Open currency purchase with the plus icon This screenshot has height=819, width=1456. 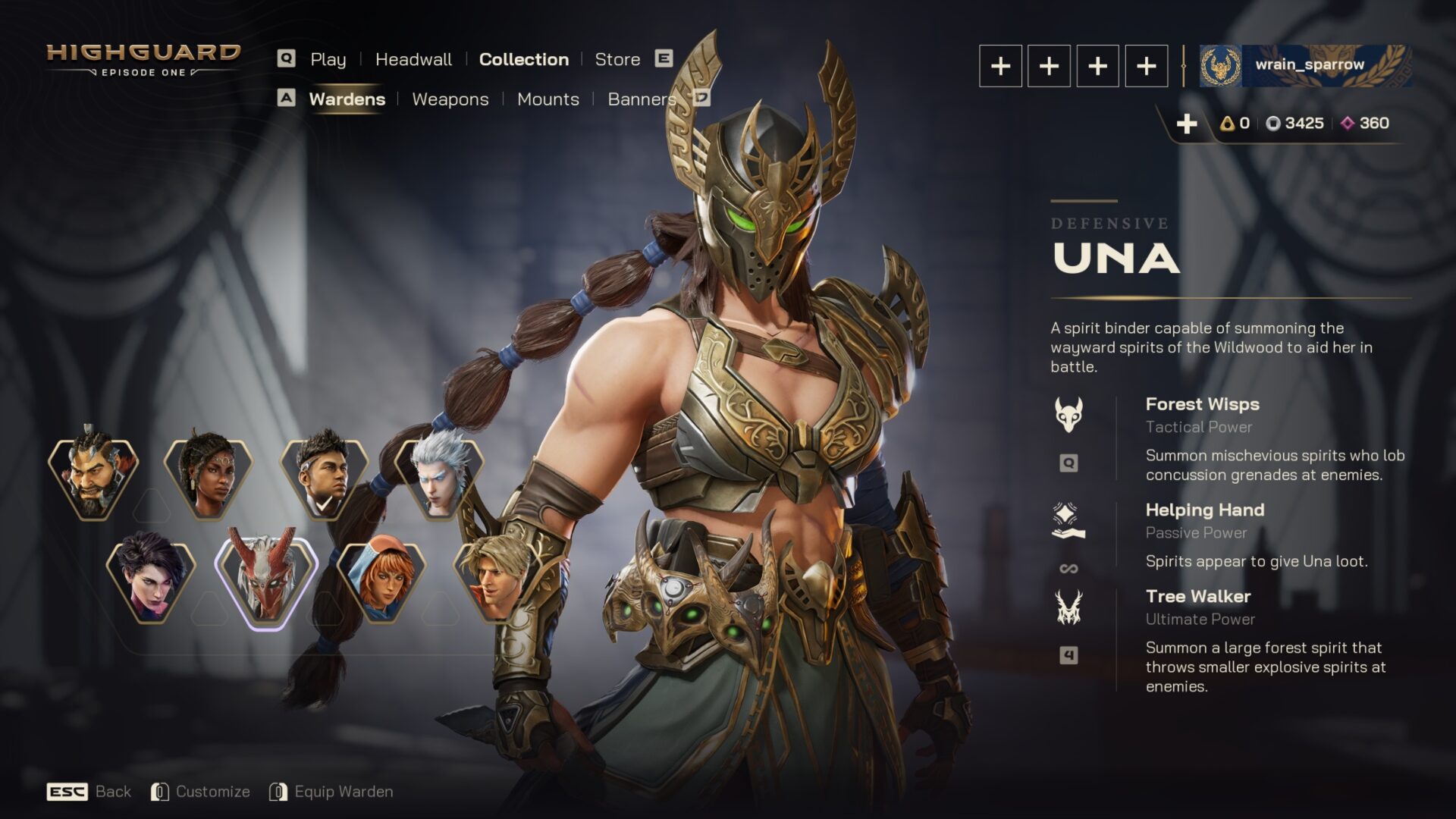[x=1188, y=123]
